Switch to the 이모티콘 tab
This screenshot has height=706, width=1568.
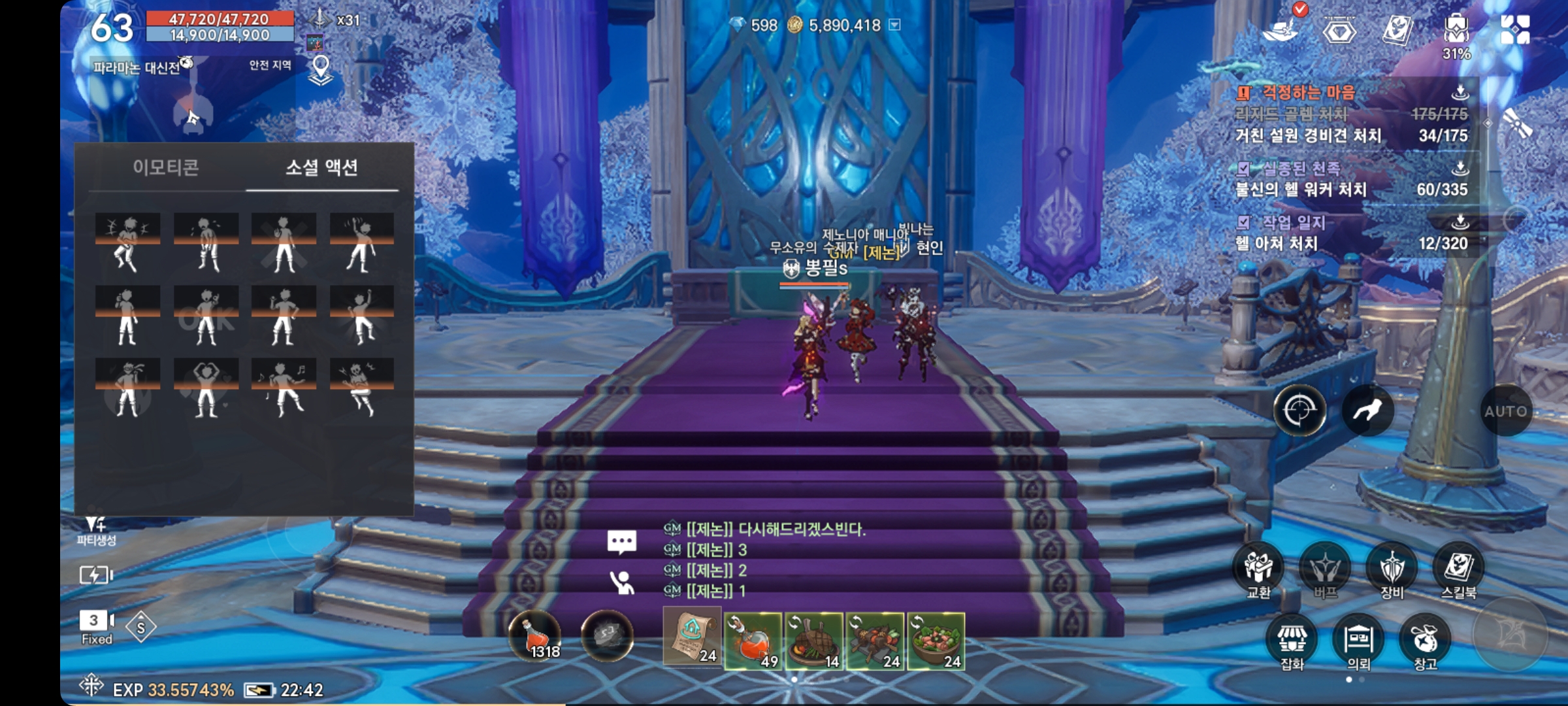[166, 168]
